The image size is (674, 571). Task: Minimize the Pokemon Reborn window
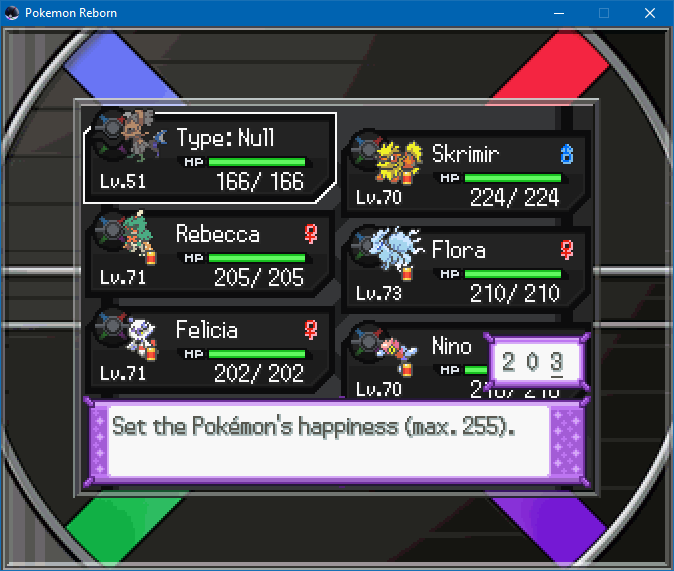[x=558, y=13]
